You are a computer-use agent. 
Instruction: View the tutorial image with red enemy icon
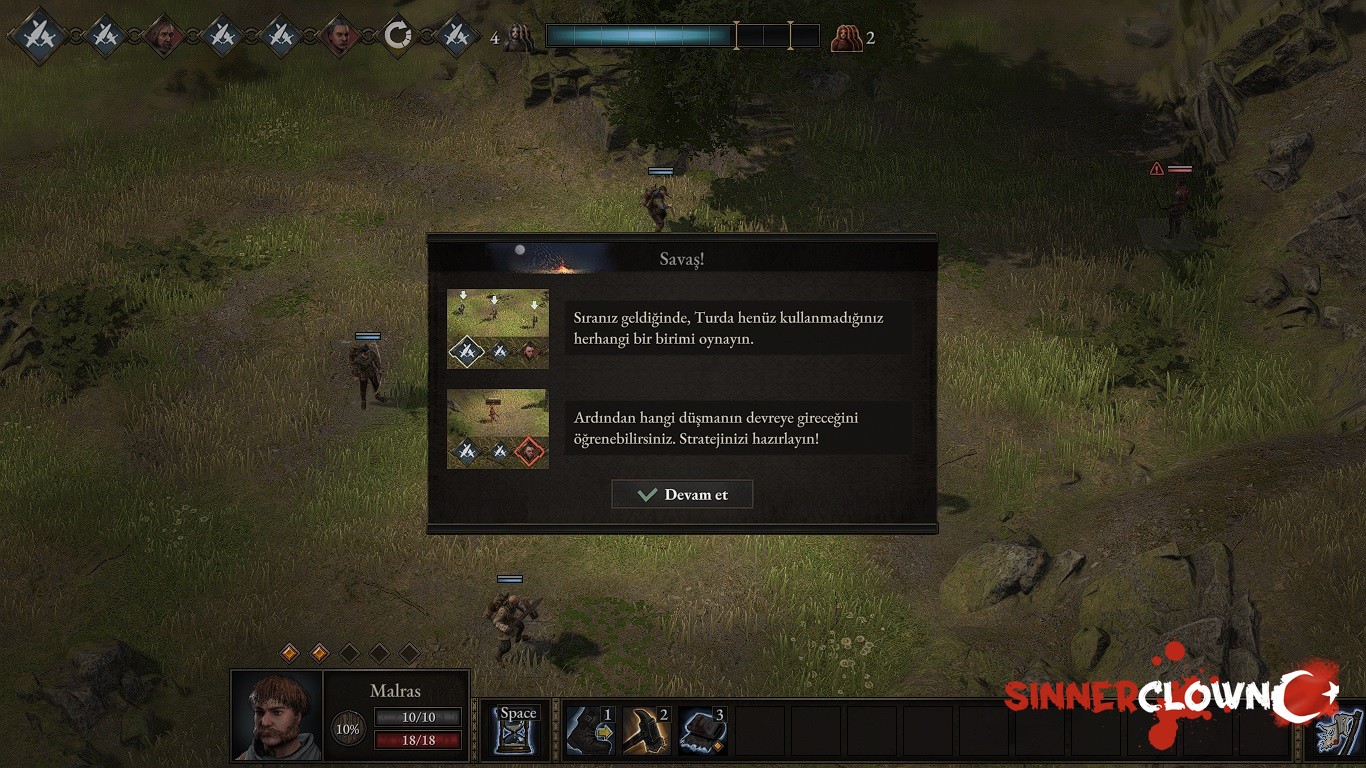click(x=498, y=428)
